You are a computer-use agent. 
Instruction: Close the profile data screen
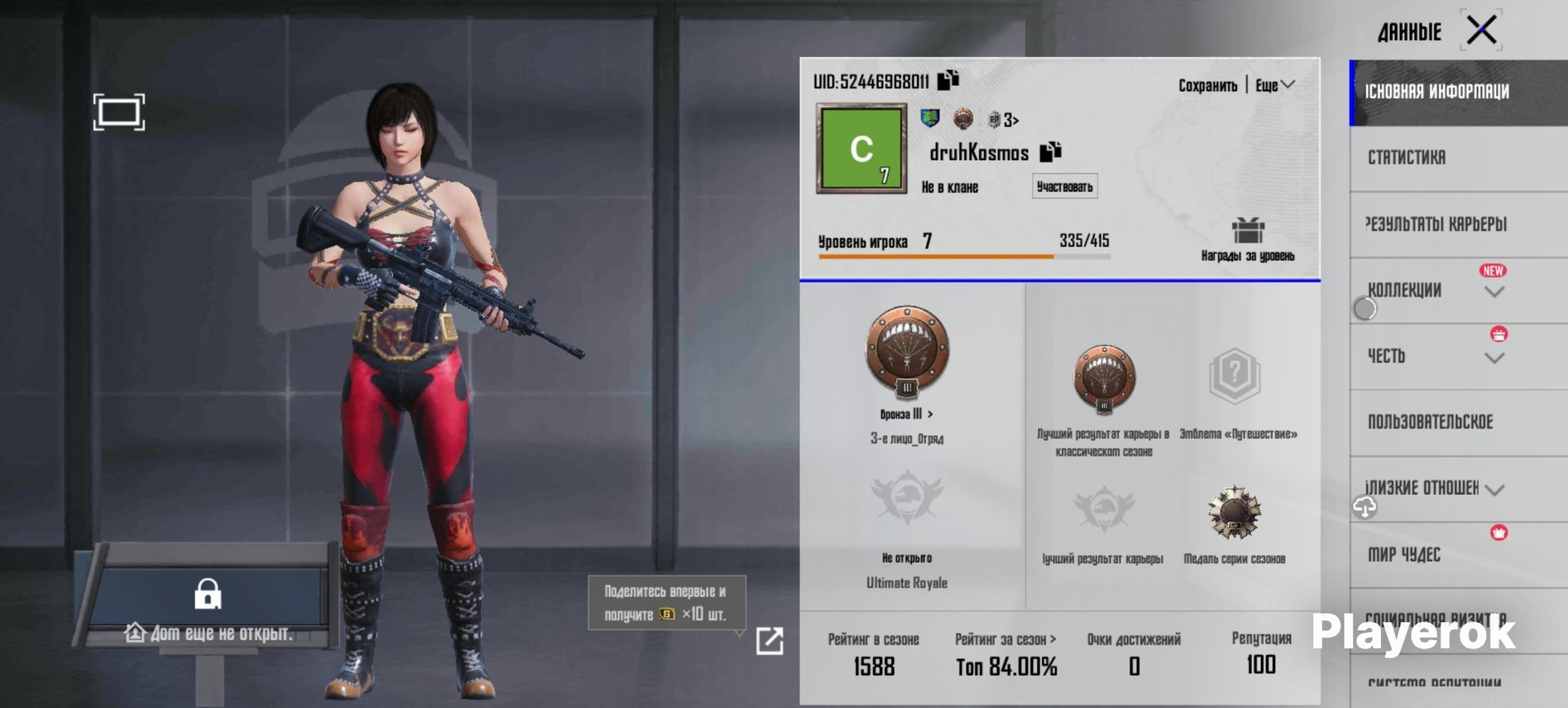tap(1481, 31)
